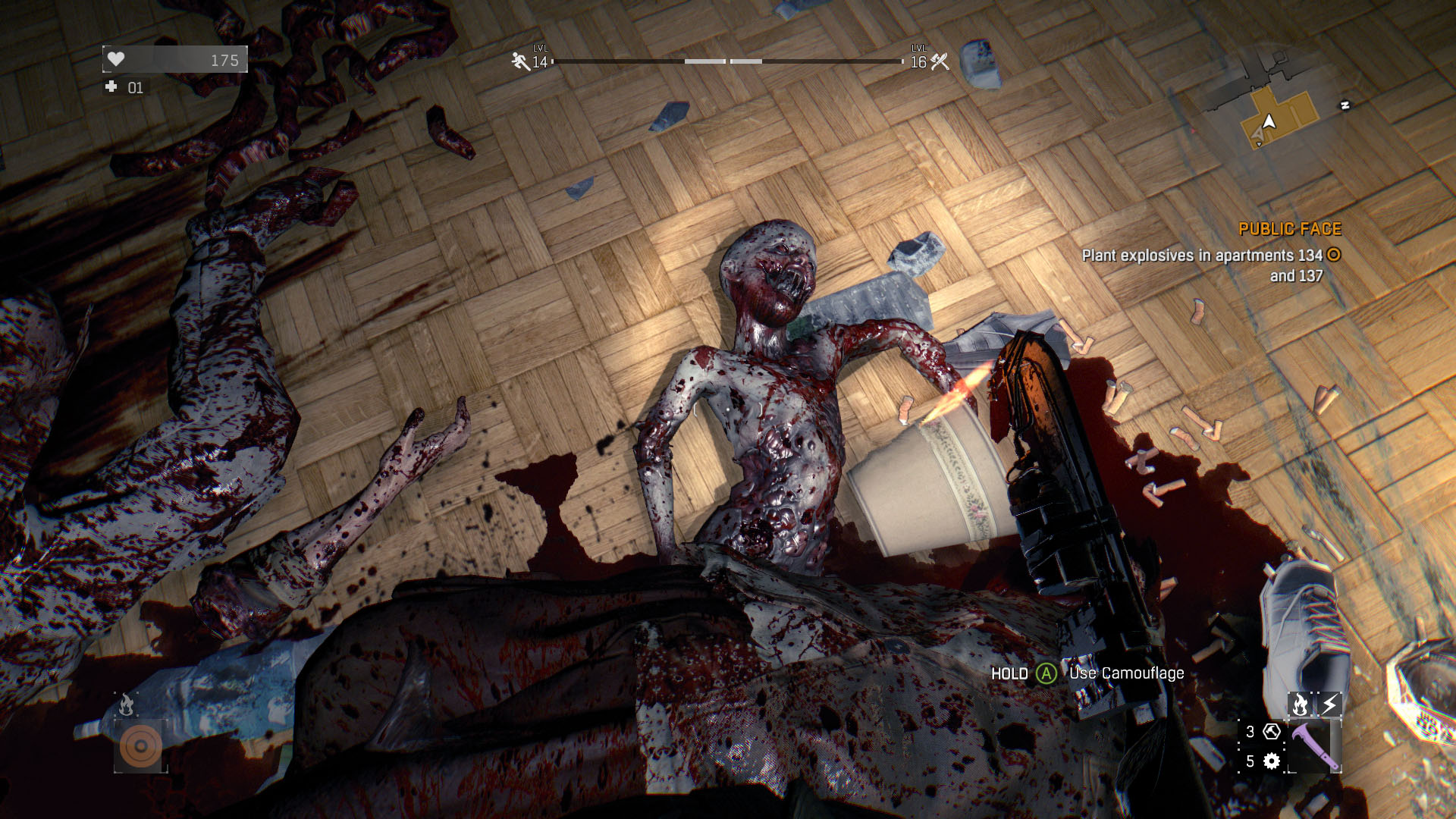Click the medkit plus icon
Viewport: 1456px width, 819px height.
click(111, 87)
